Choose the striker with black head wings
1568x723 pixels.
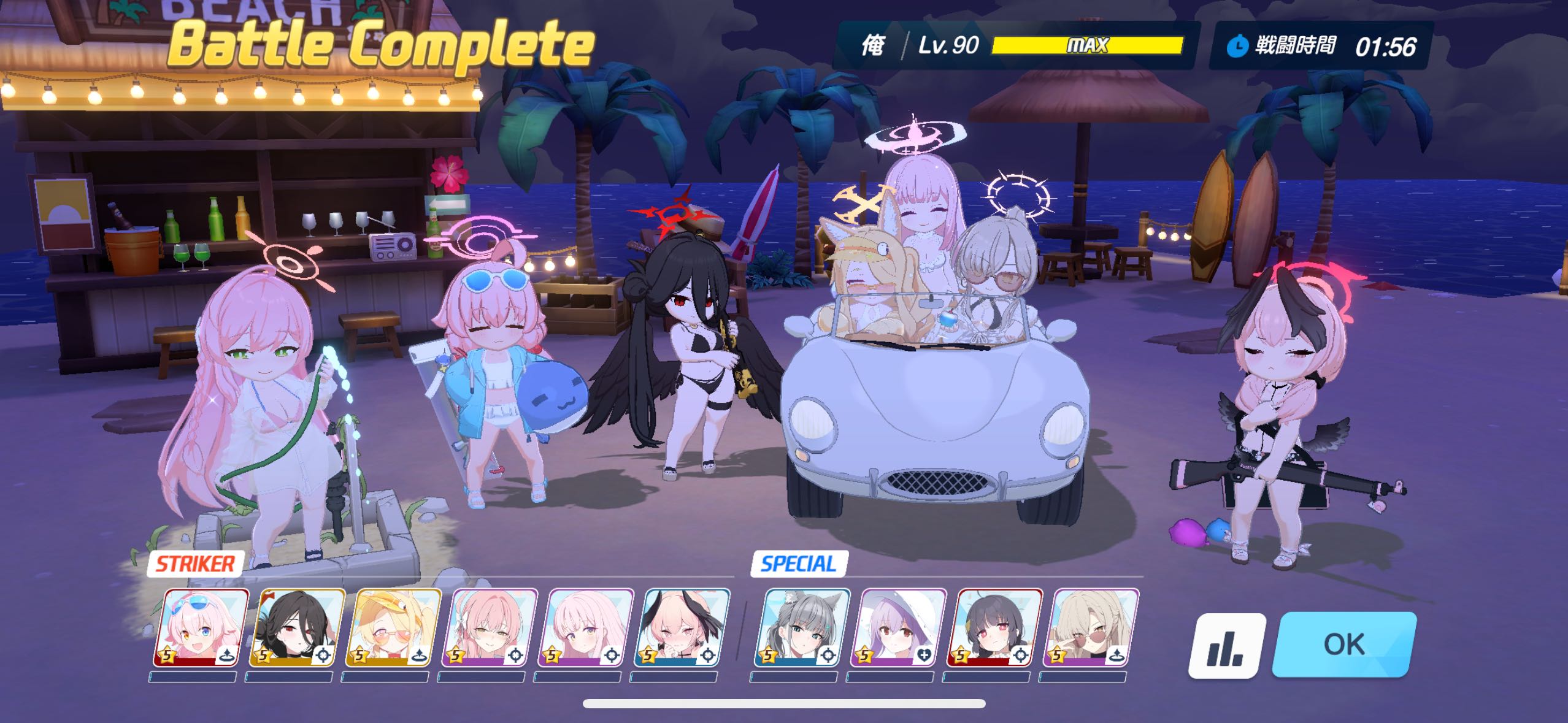click(x=682, y=628)
